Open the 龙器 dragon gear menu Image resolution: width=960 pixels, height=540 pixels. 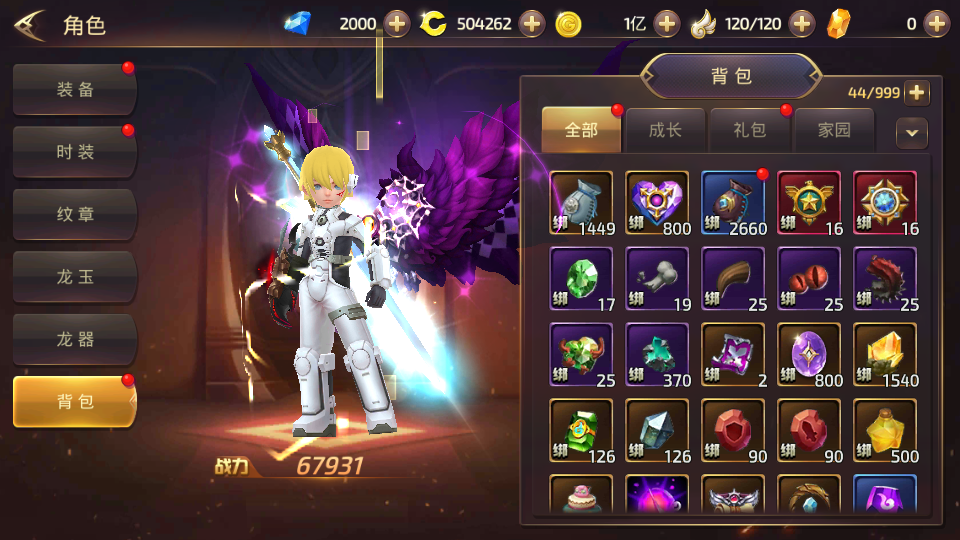75,339
